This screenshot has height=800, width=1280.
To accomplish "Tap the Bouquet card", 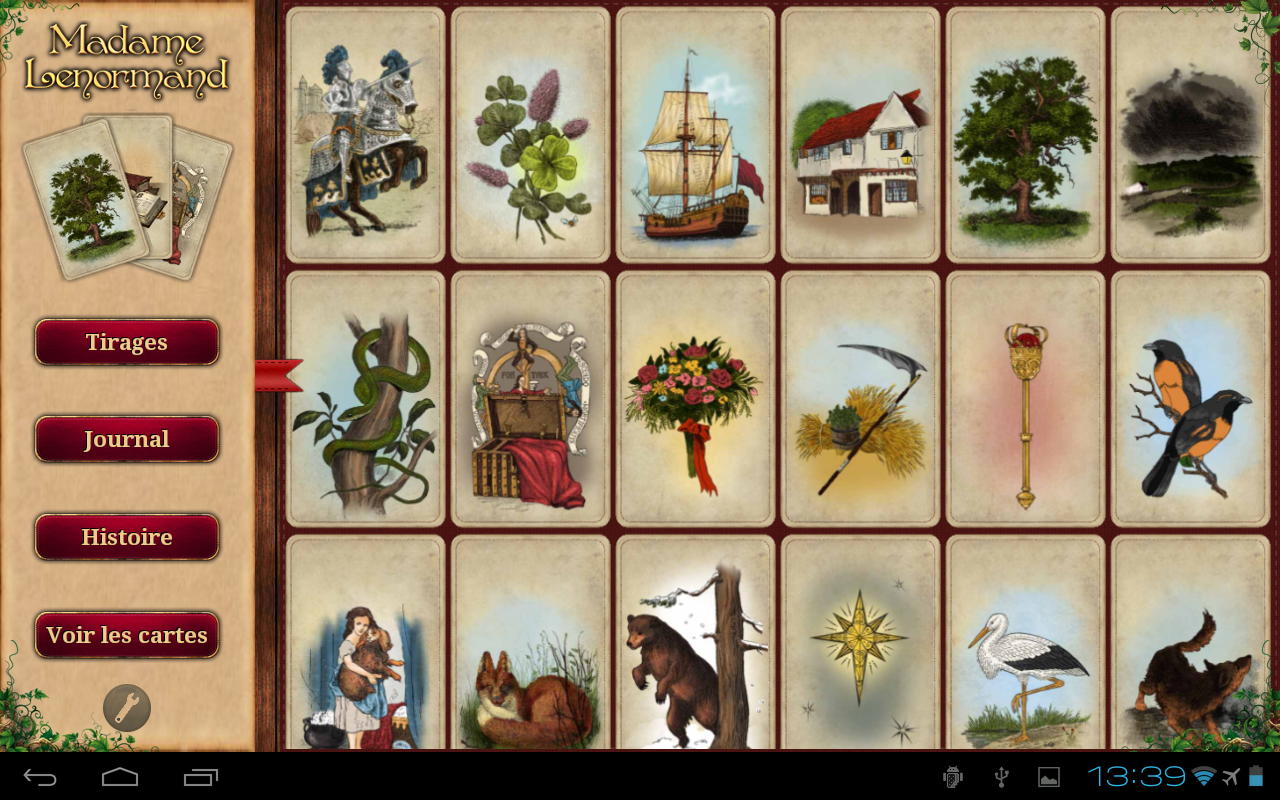I will click(x=694, y=397).
